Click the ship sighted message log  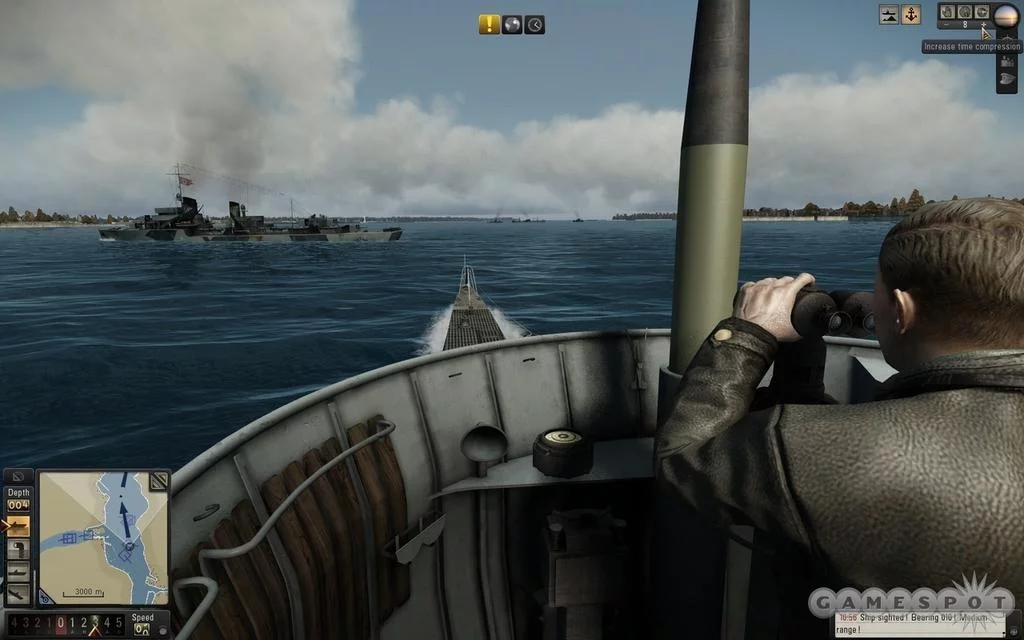coord(925,625)
